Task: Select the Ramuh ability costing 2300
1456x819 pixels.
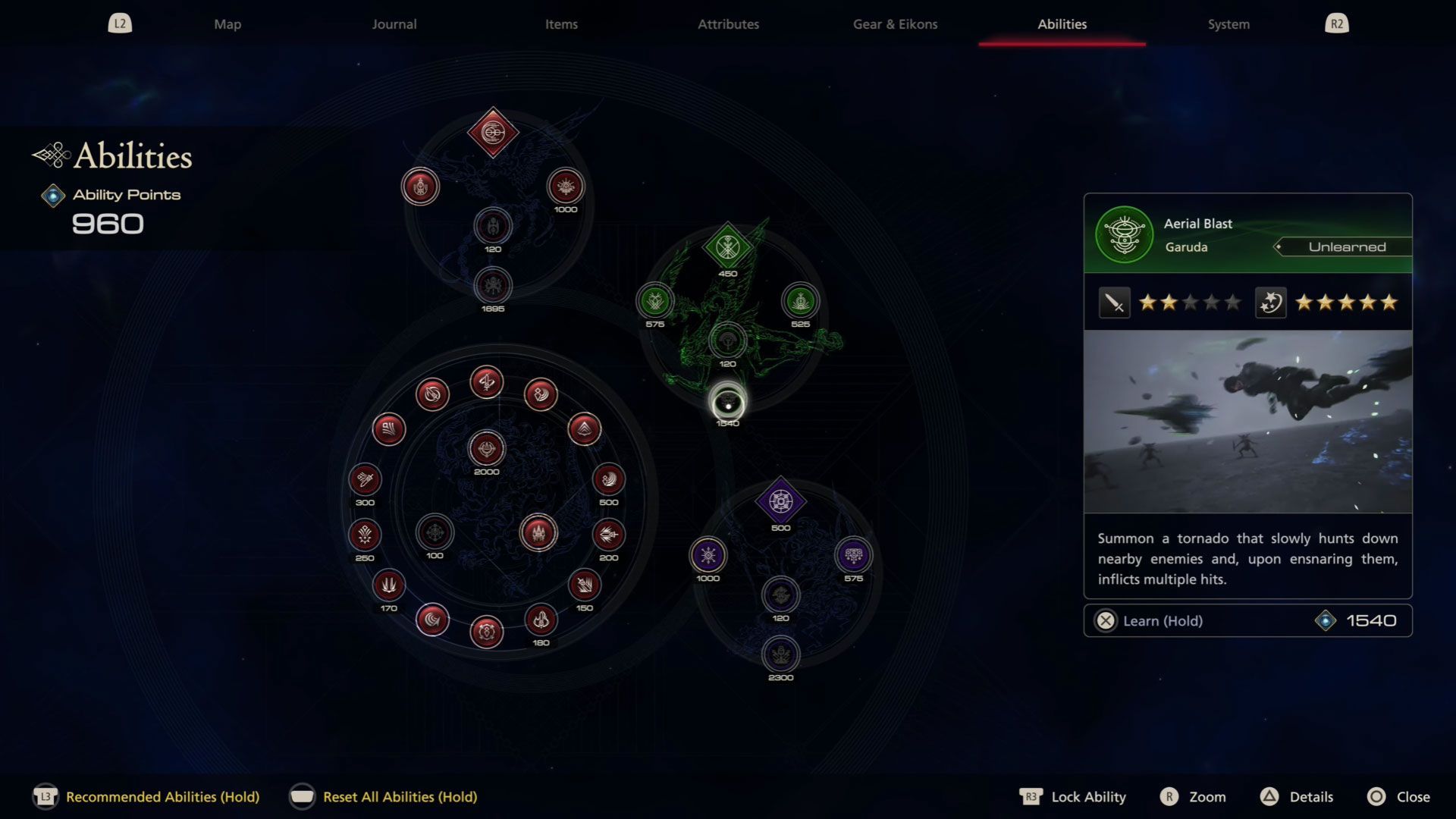Action: tap(781, 654)
